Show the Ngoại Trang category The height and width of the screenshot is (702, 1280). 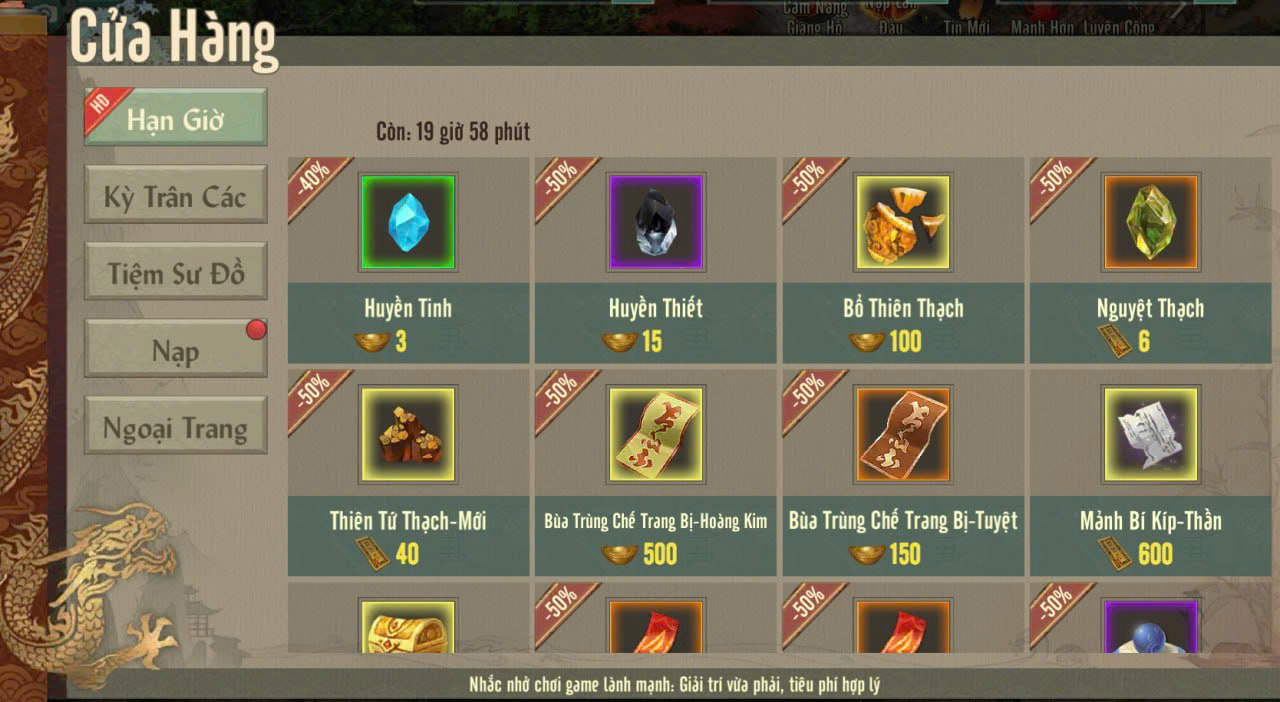click(176, 428)
